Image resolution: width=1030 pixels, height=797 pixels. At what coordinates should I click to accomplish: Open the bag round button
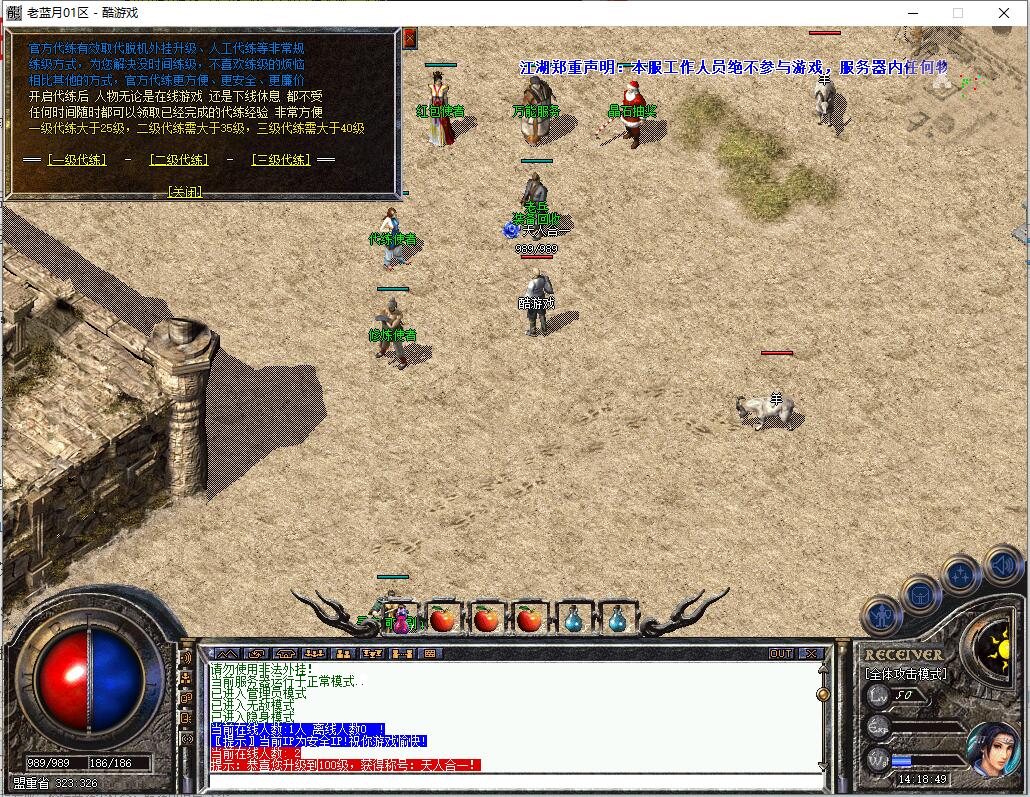(920, 596)
